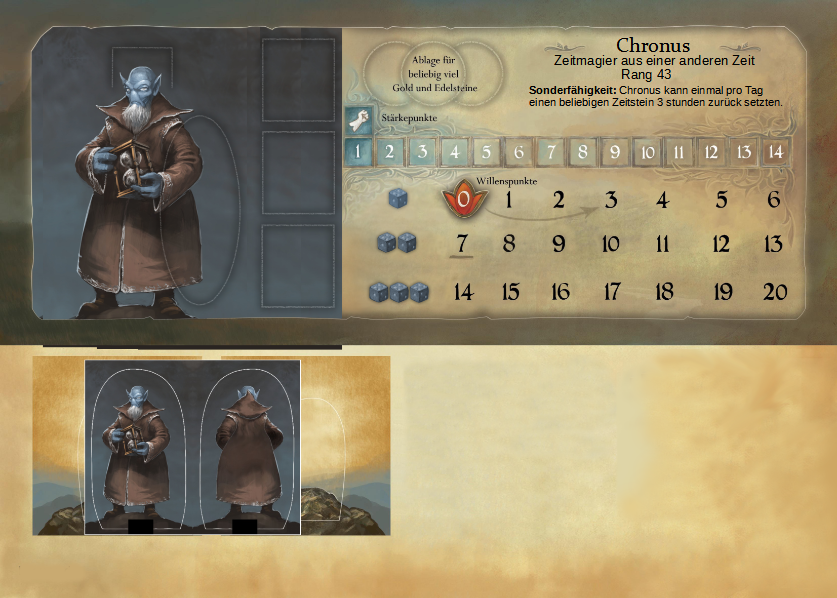Choose willpower value 14
837x598 pixels.
tap(463, 292)
